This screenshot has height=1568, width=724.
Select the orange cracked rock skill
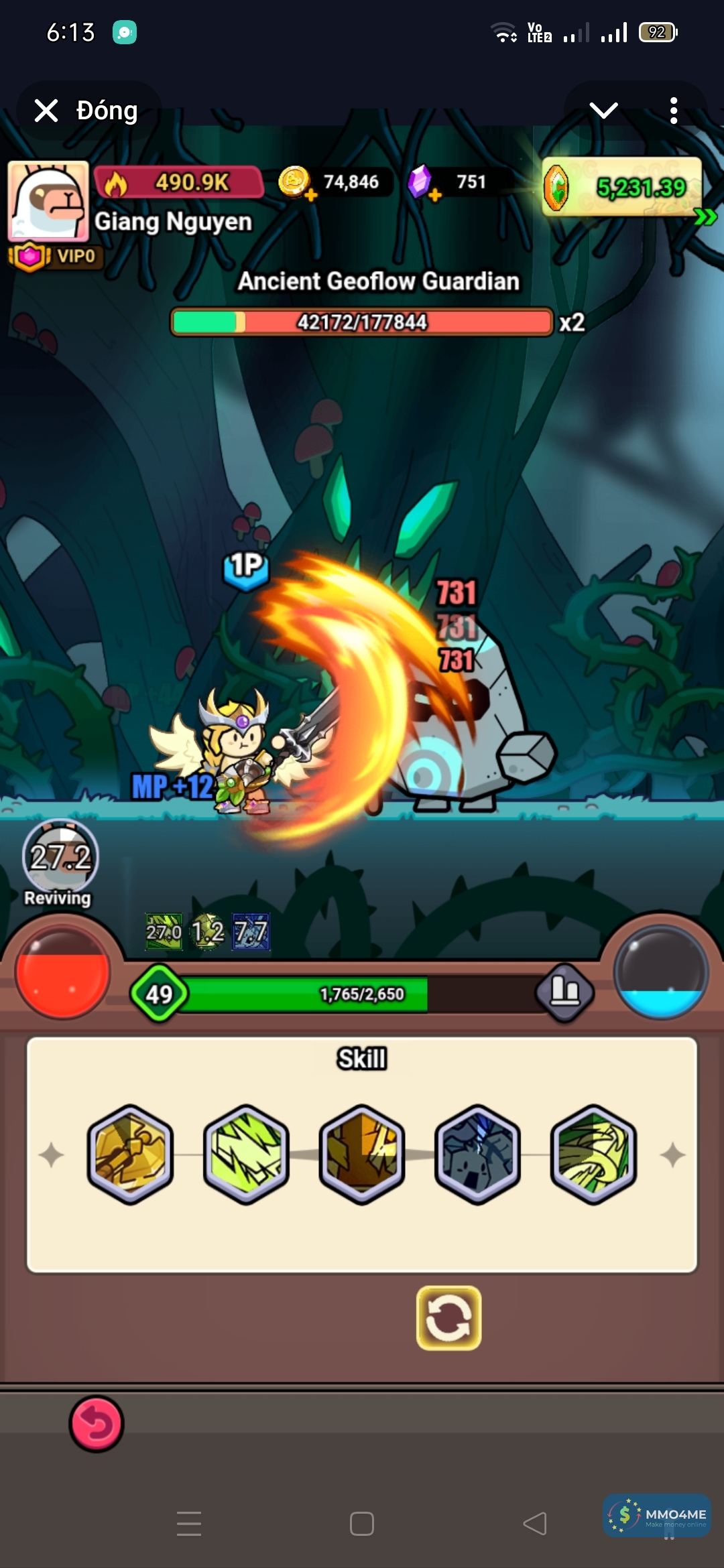[362, 1154]
